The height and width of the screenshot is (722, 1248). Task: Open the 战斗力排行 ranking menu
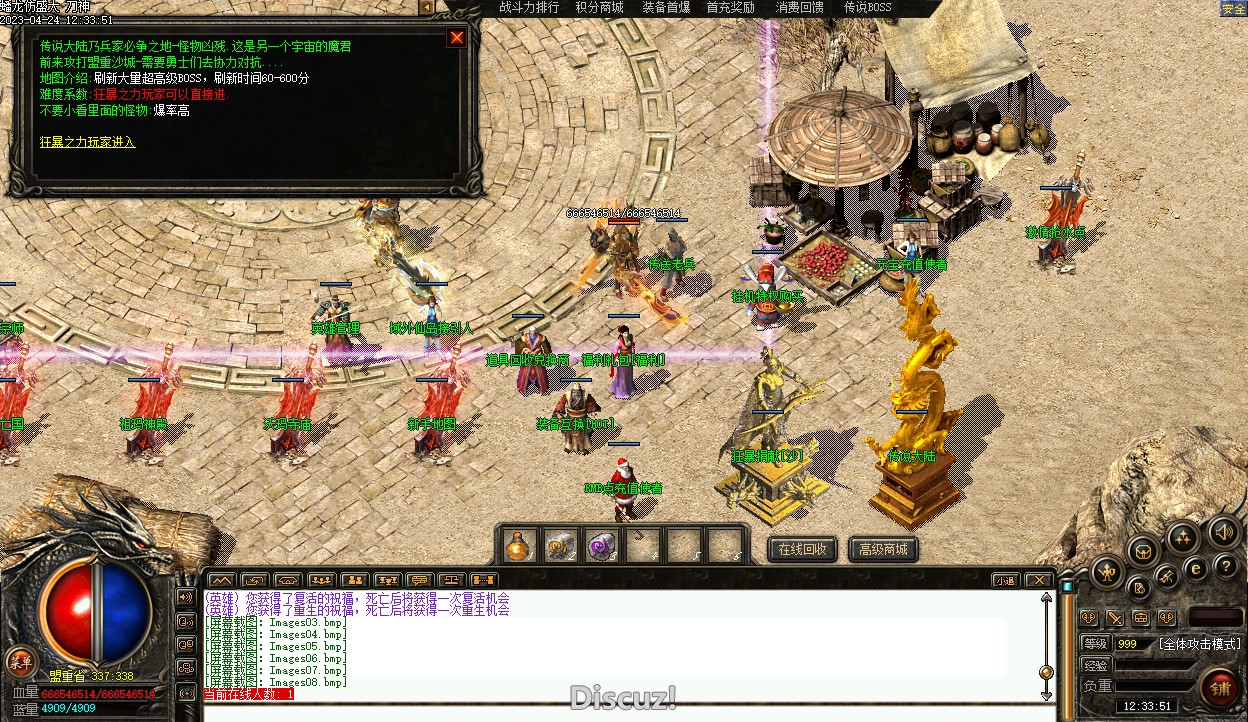point(529,8)
